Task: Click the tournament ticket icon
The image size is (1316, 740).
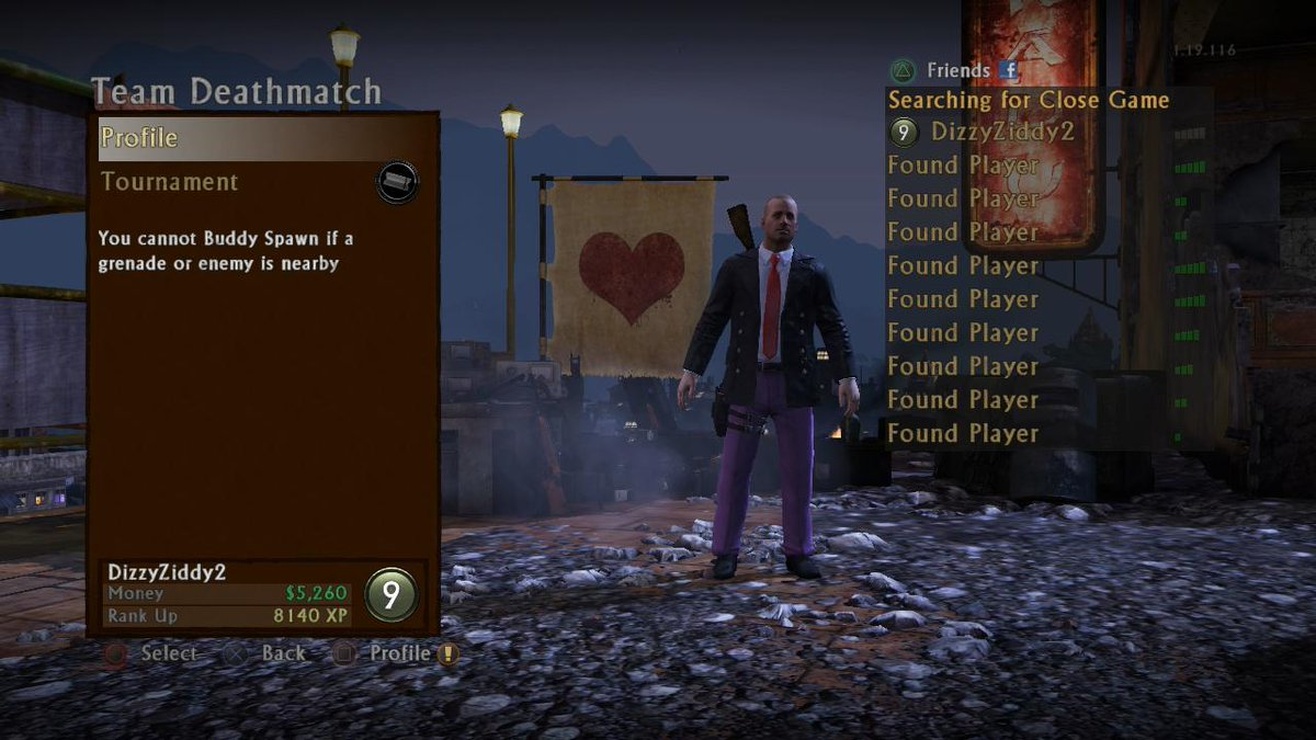Action: [397, 182]
